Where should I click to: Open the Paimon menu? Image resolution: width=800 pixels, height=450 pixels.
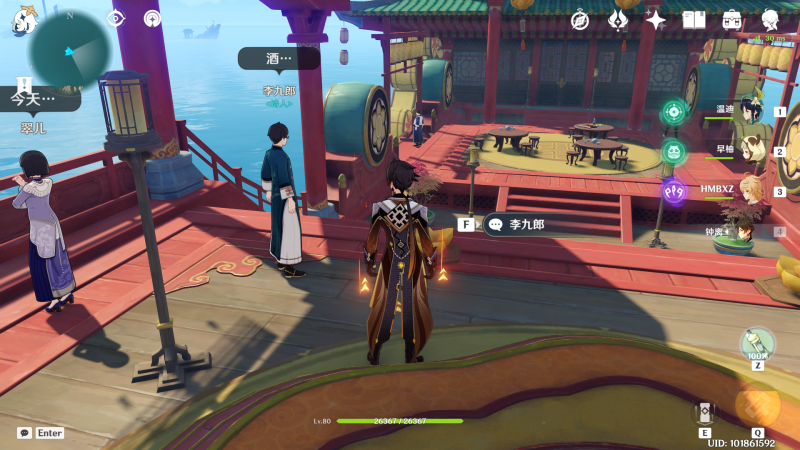click(x=21, y=20)
